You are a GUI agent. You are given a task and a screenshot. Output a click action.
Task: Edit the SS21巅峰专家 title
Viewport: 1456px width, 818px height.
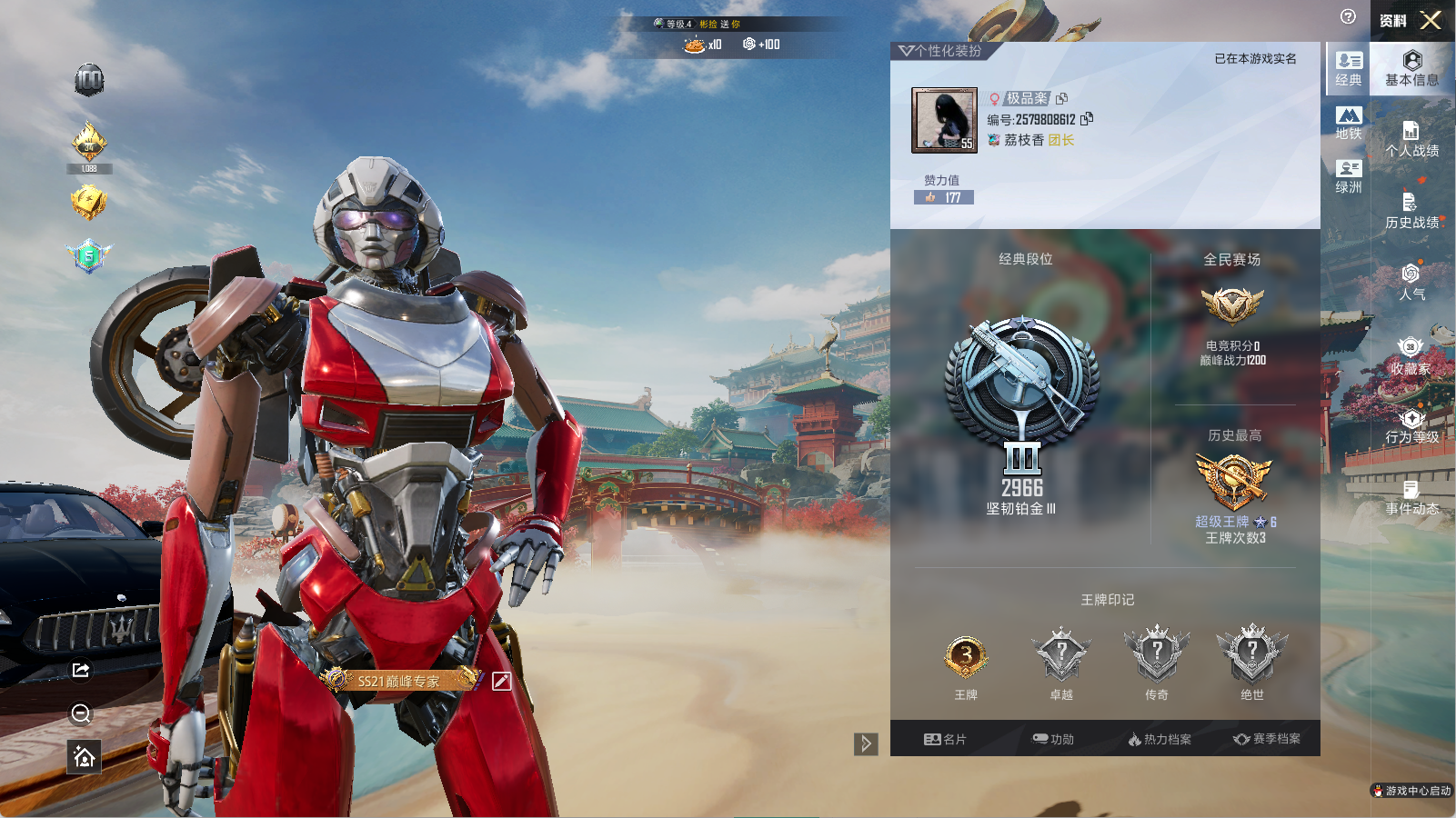501,681
